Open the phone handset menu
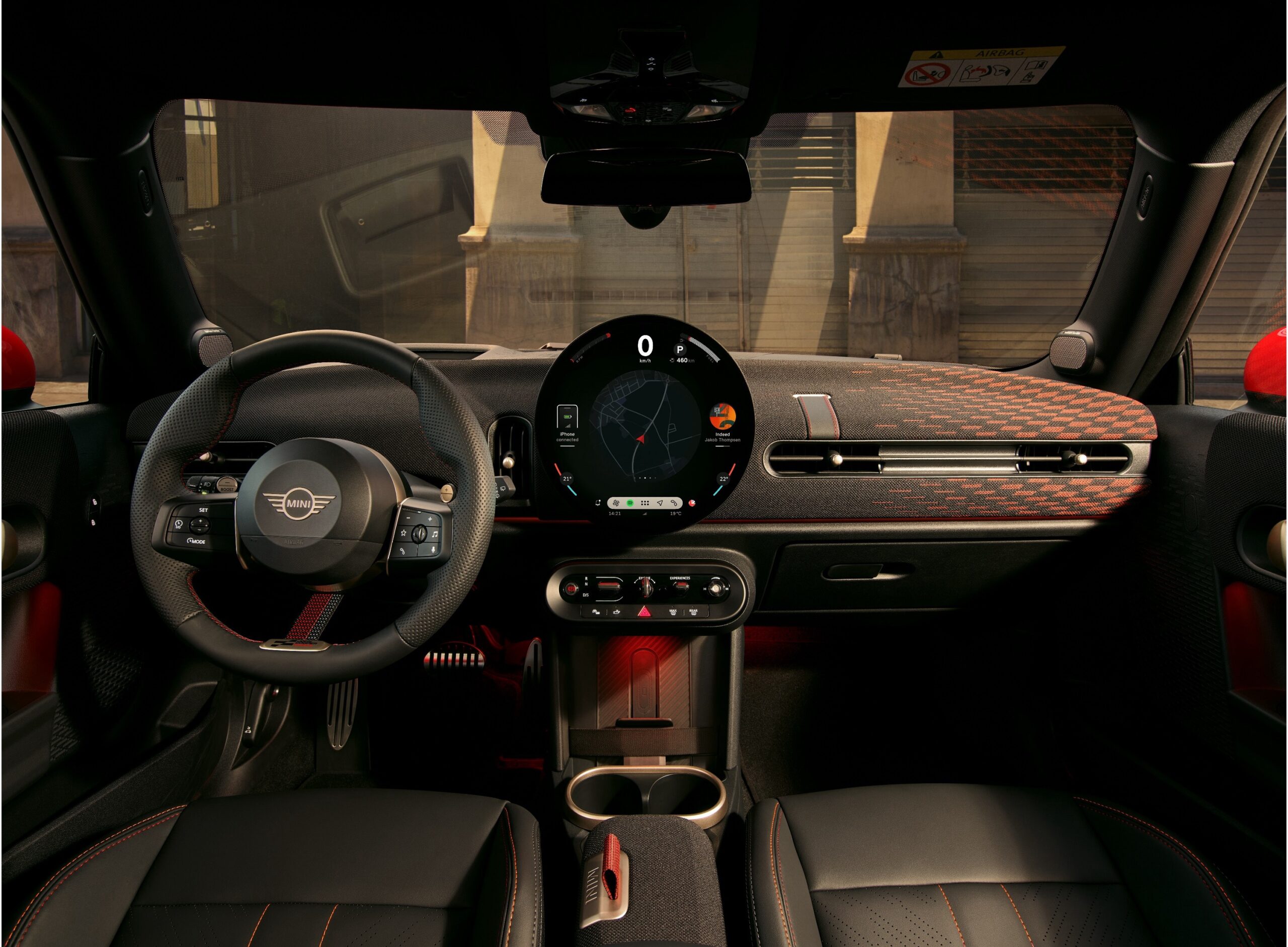Image resolution: width=1288 pixels, height=947 pixels. pyautogui.click(x=674, y=503)
